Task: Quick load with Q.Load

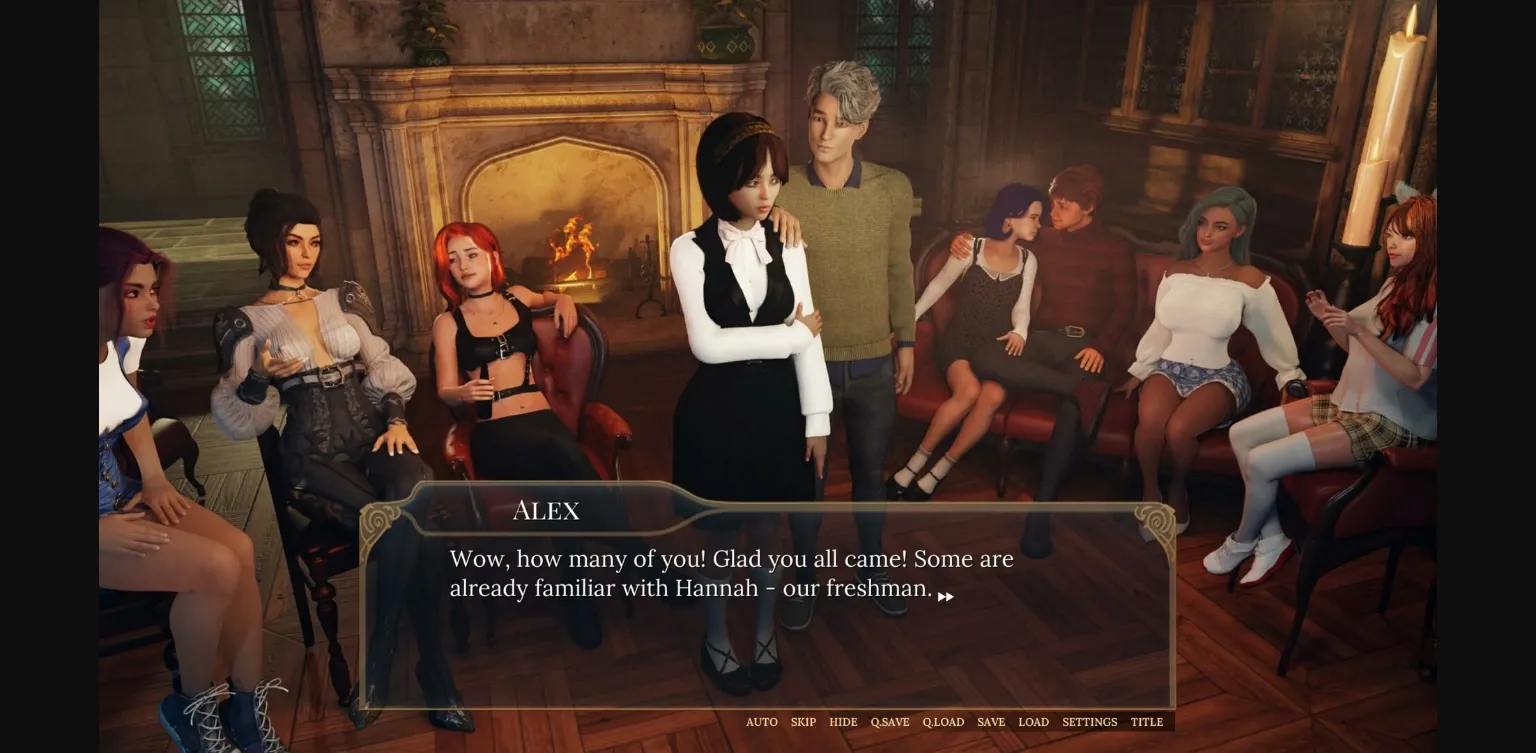Action: pos(943,722)
